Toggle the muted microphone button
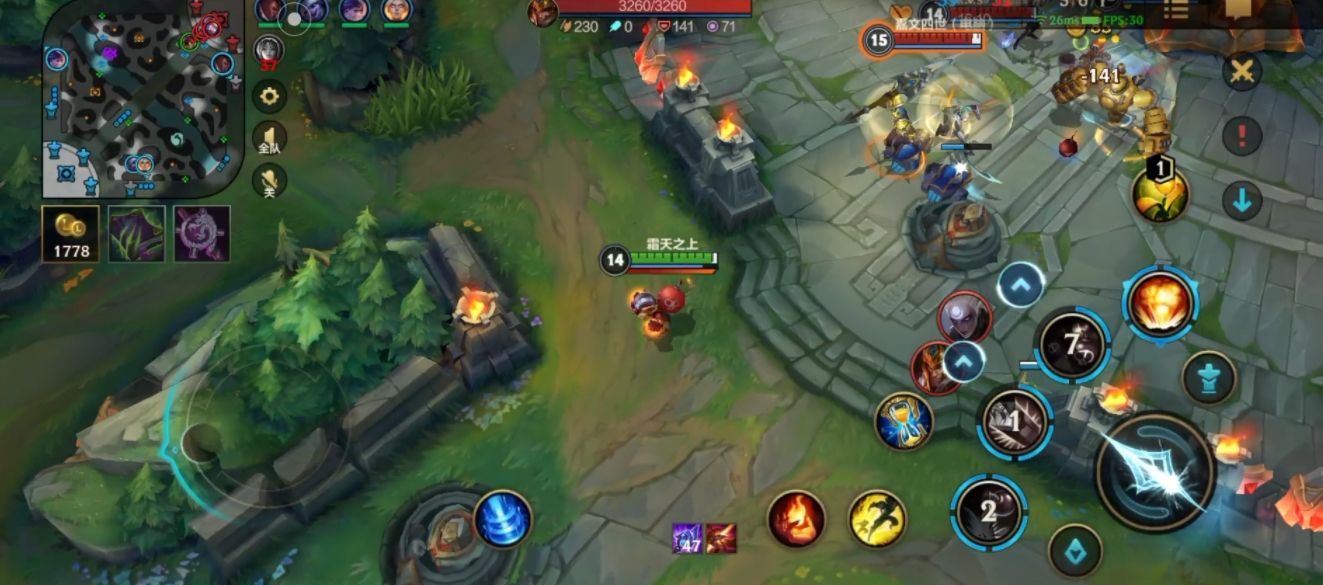Screen dimensions: 1323x585 (269, 181)
